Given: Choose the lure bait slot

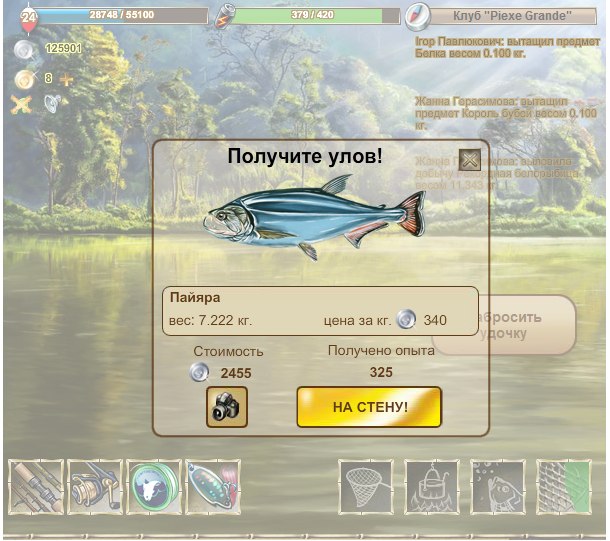Looking at the screenshot, I should (x=211, y=486).
